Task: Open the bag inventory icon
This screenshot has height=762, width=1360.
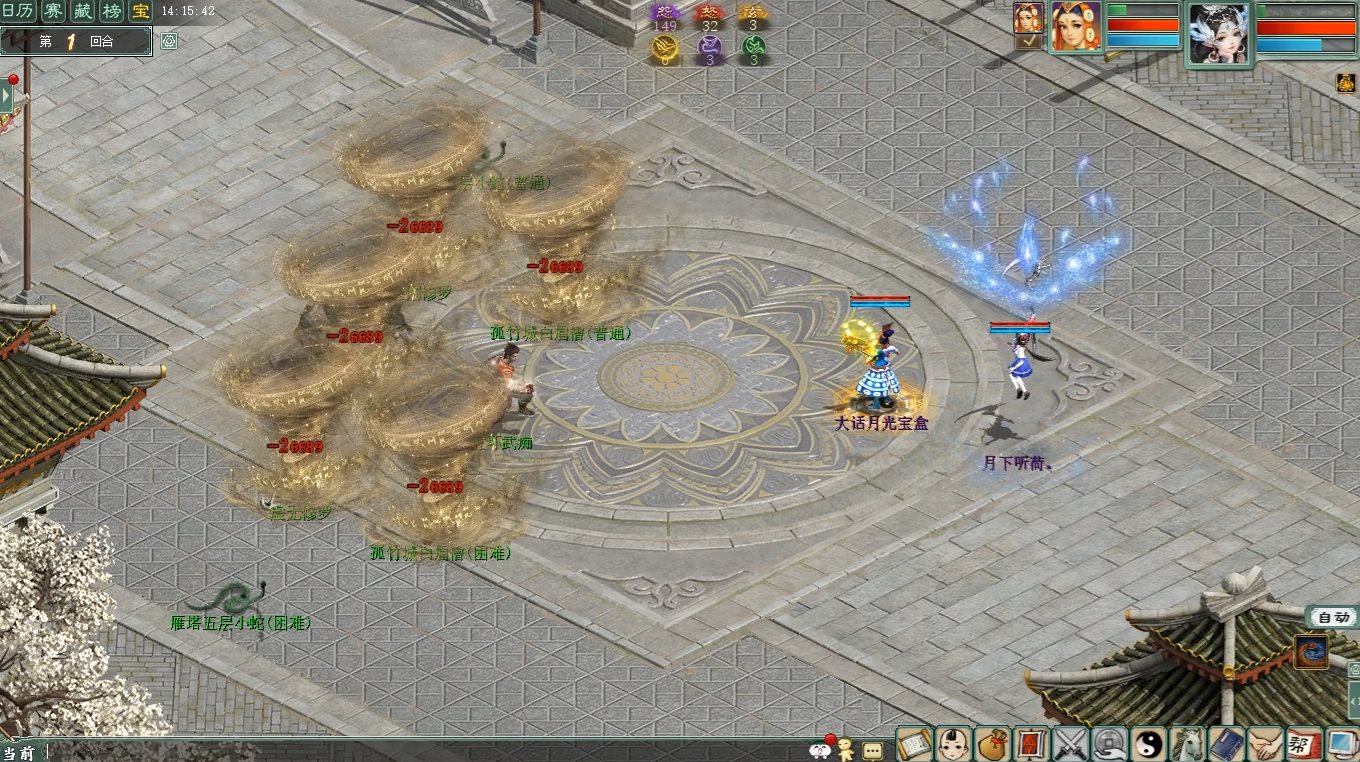Action: 992,744
